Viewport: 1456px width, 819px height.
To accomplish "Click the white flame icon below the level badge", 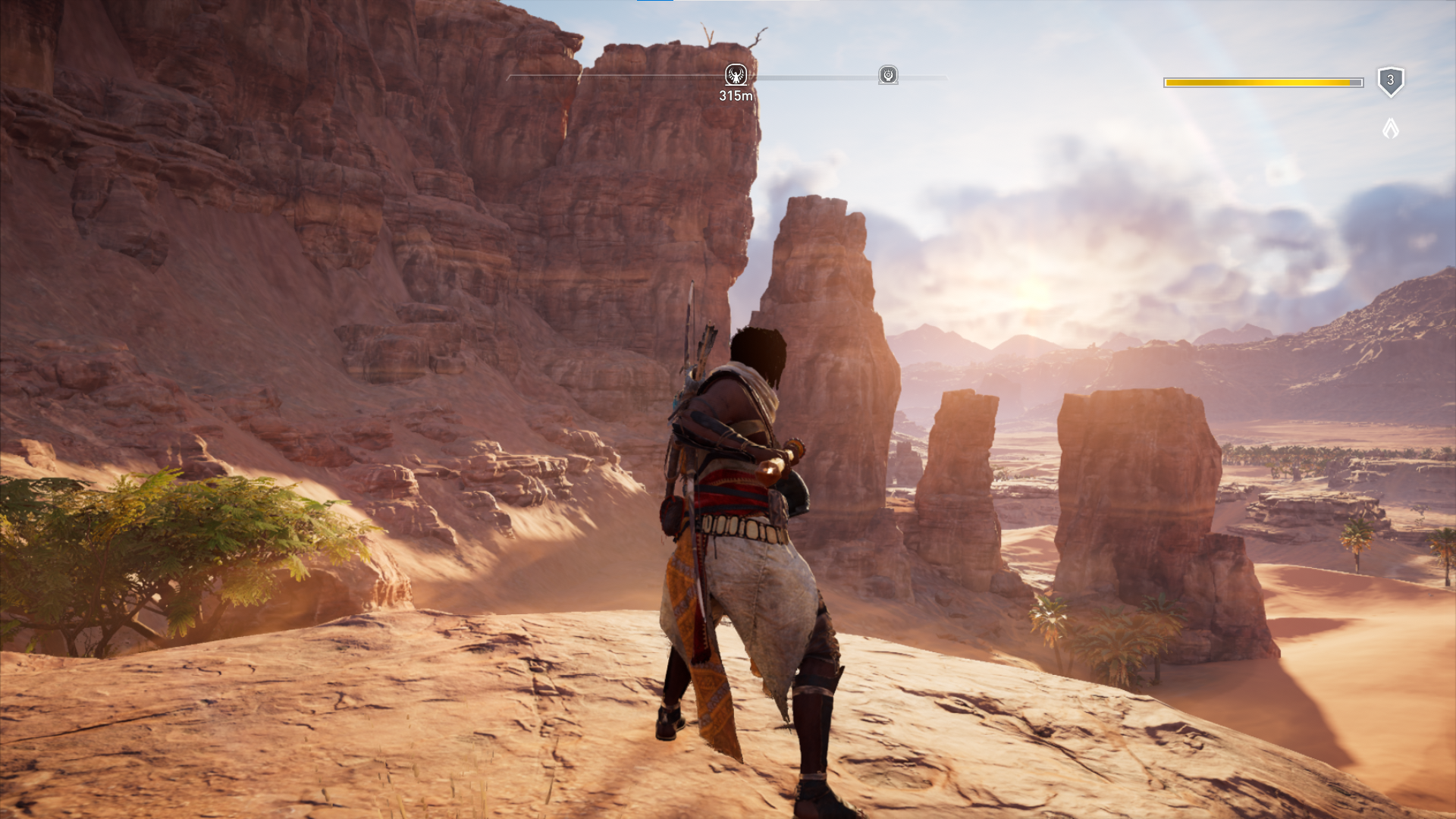I will coord(1390,128).
